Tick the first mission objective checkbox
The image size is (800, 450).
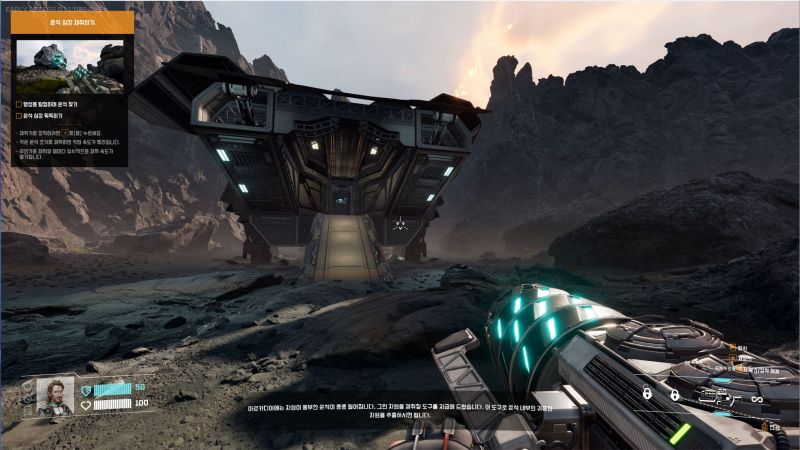pos(20,103)
